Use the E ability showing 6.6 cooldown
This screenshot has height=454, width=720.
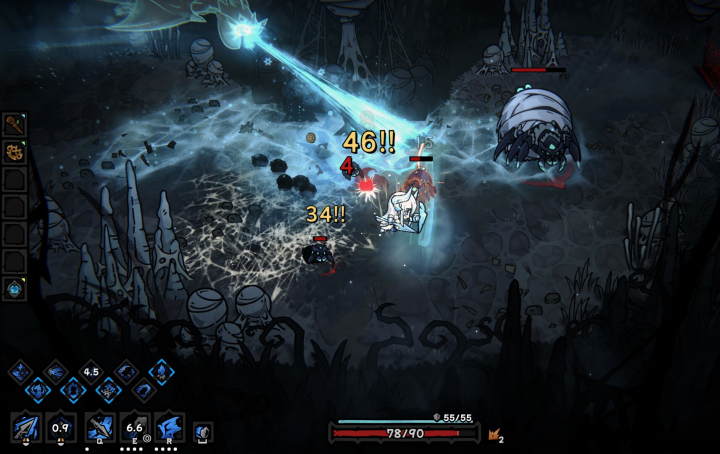click(135, 428)
